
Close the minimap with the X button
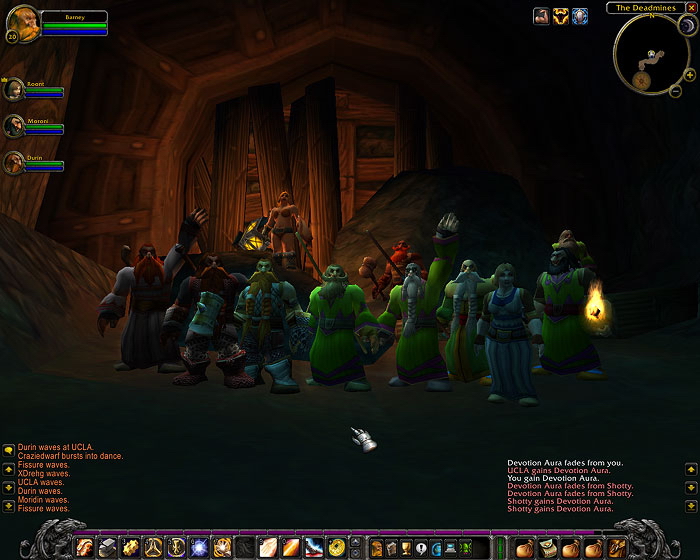point(691,8)
